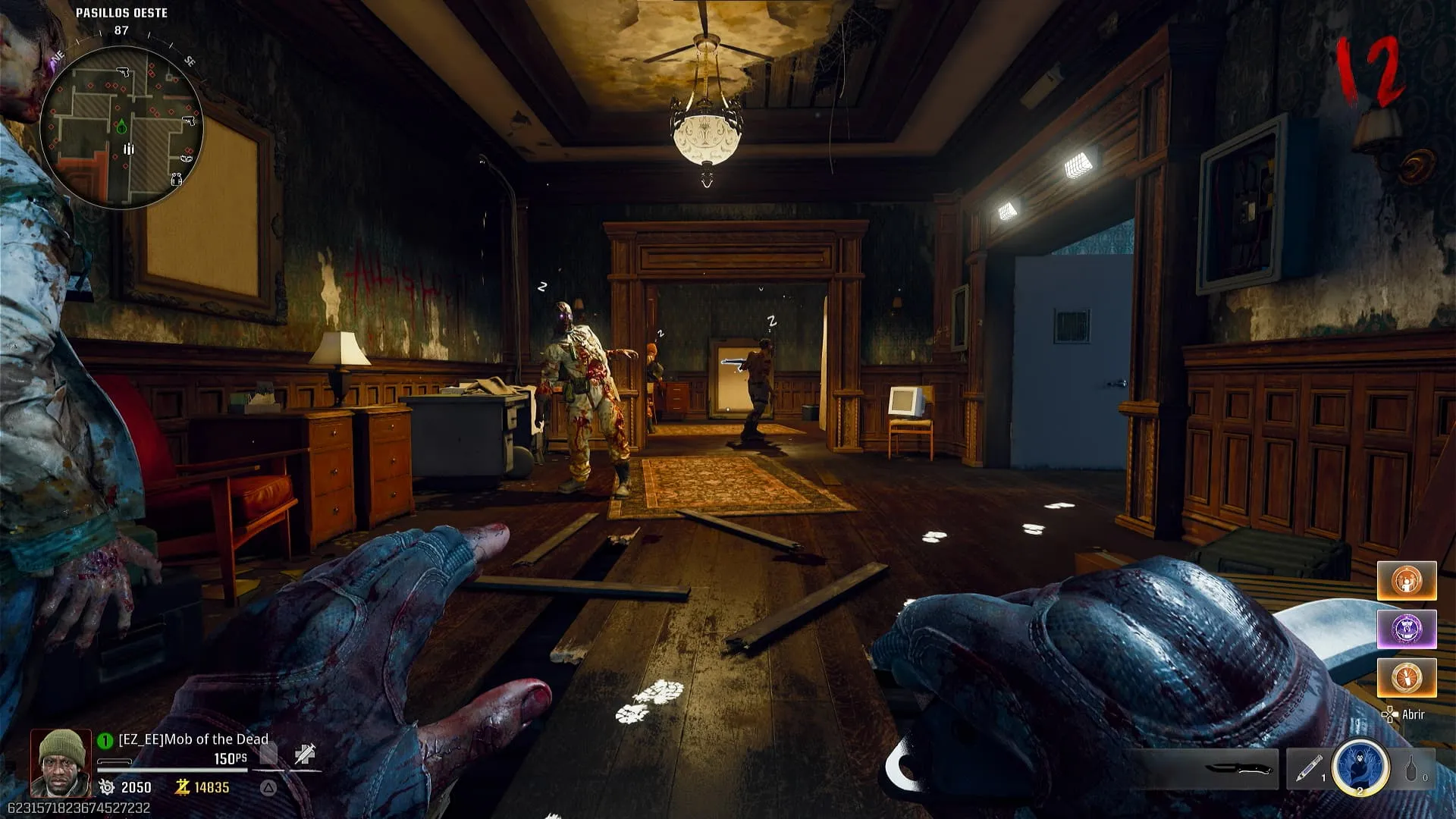Select the empty molotov bottle lethal slot
The width and height of the screenshot is (1456, 819).
(1411, 768)
